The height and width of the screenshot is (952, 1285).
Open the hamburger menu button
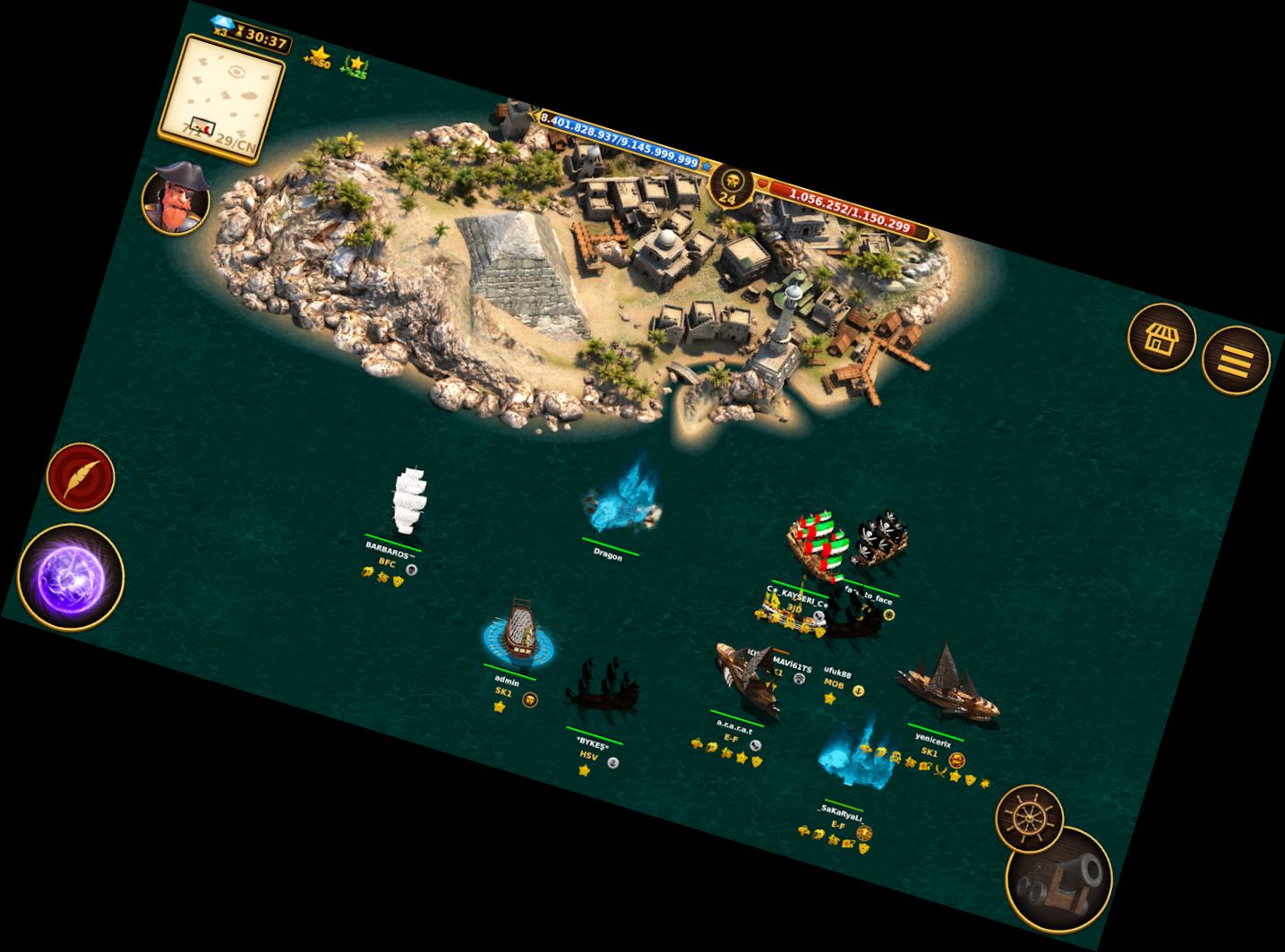point(1235,360)
